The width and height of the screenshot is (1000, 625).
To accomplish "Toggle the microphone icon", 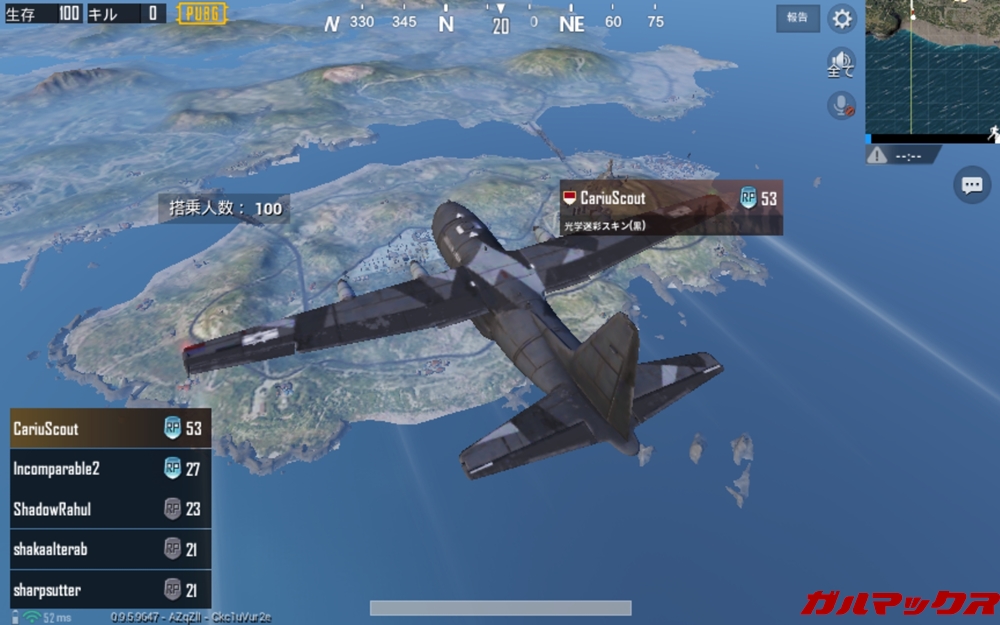I will point(841,106).
